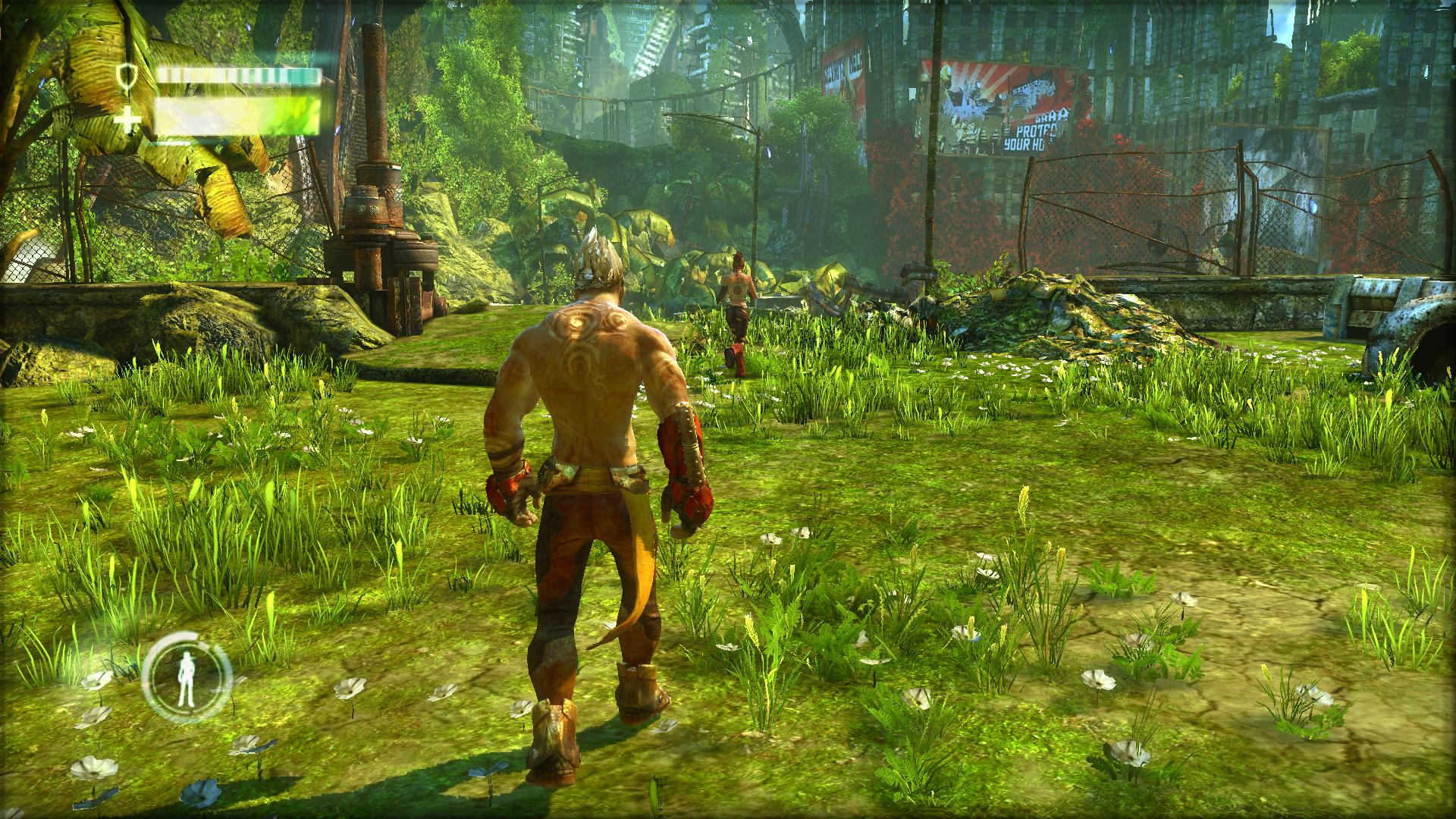Click the shield icon near the health bars

tap(127, 77)
